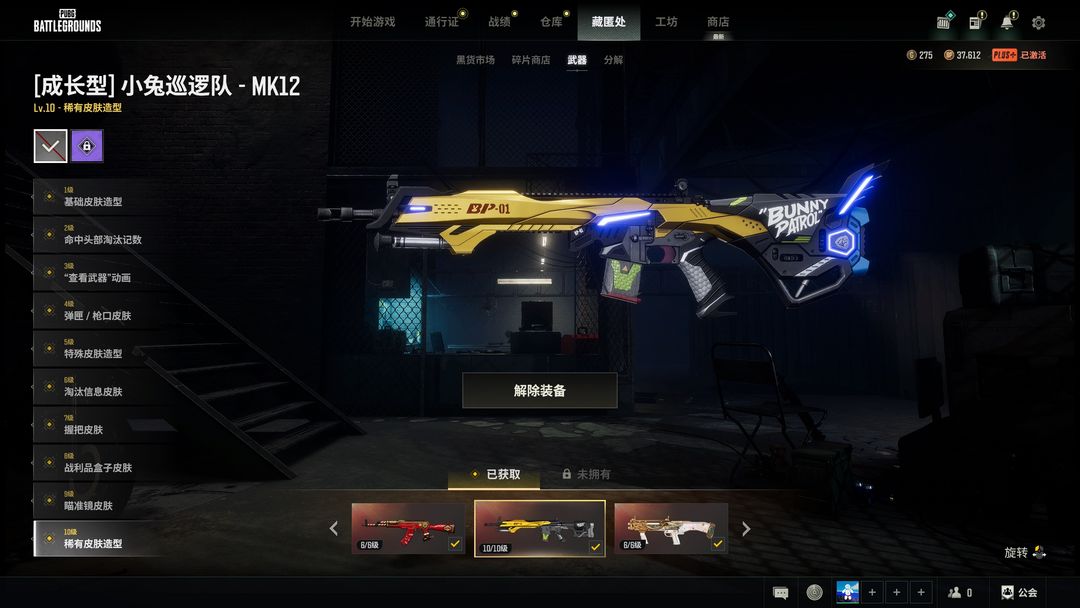Click the 解除装备 button
The height and width of the screenshot is (608, 1080).
pos(539,391)
